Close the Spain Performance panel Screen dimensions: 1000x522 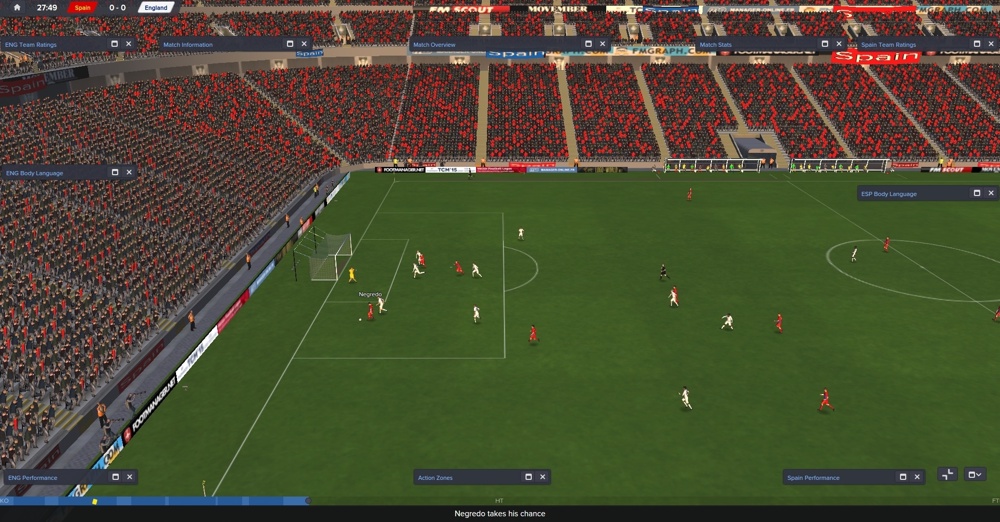pyautogui.click(x=917, y=477)
